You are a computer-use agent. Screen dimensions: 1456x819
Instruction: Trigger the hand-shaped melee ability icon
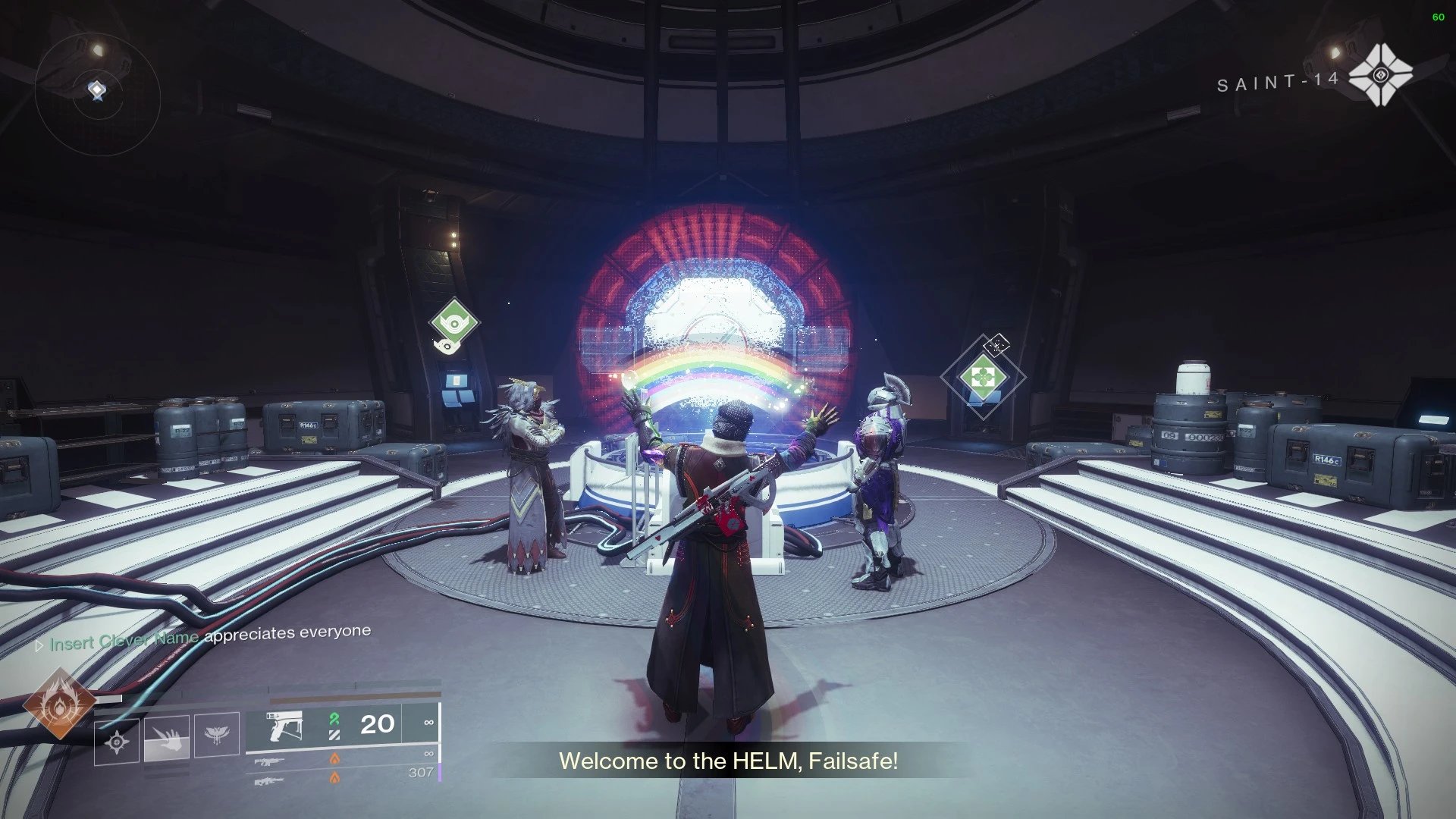[167, 737]
